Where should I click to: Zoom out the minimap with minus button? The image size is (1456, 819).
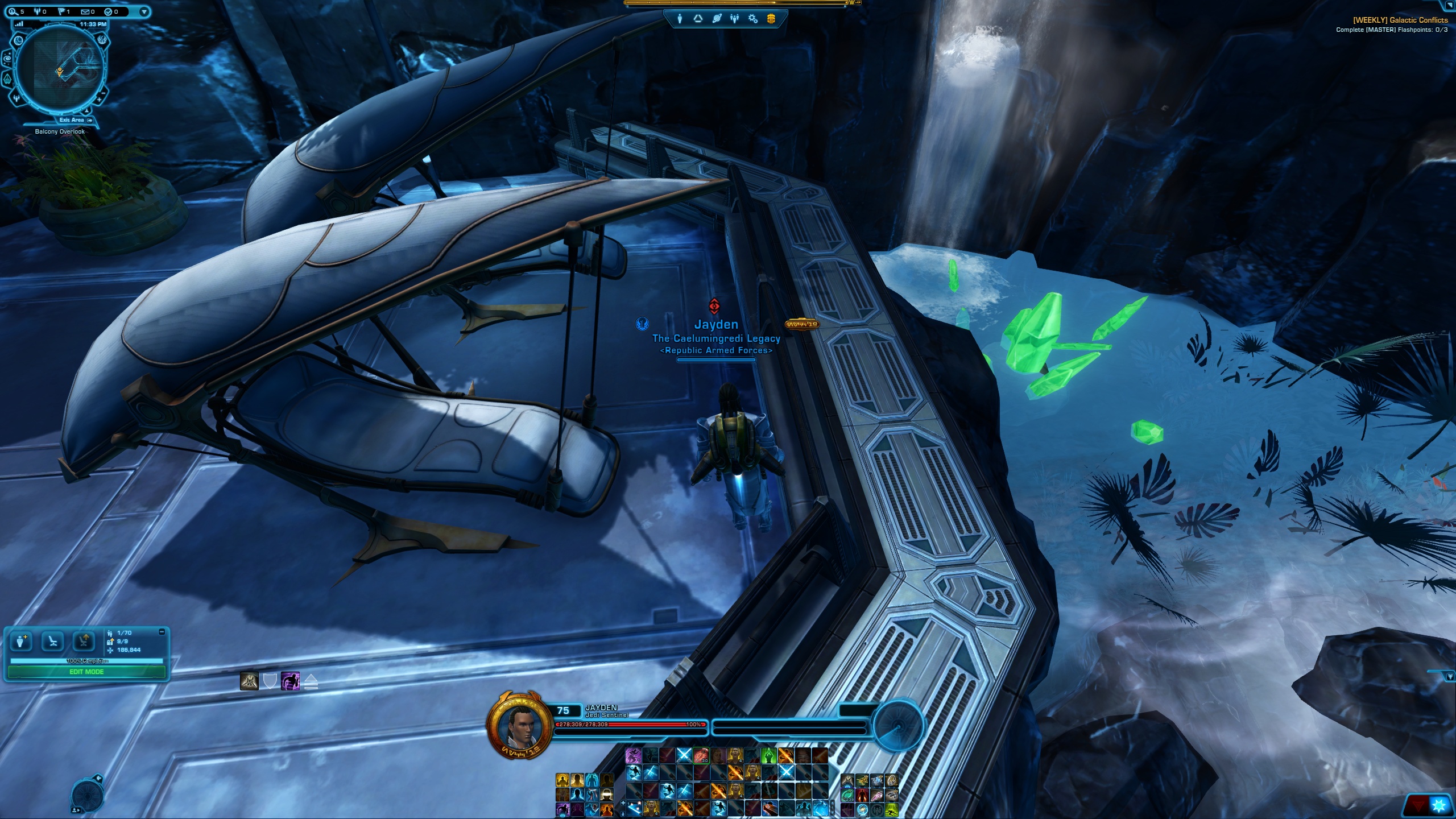104,92
